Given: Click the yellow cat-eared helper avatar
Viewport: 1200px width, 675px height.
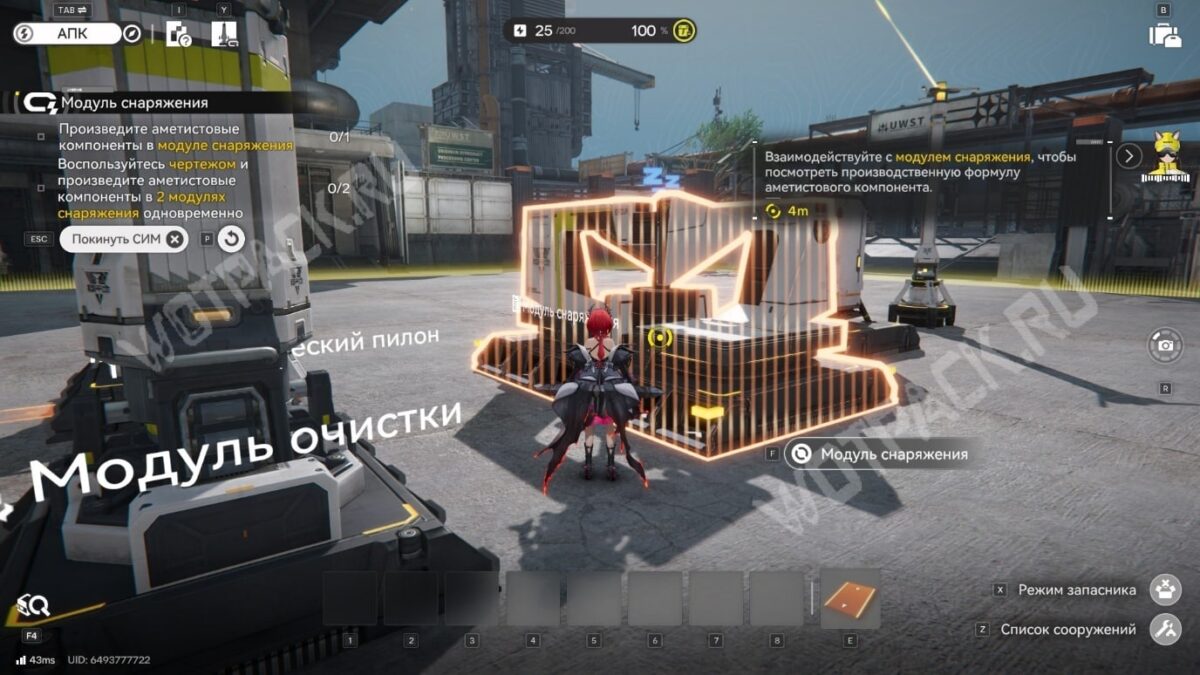Looking at the screenshot, I should coord(1163,157).
